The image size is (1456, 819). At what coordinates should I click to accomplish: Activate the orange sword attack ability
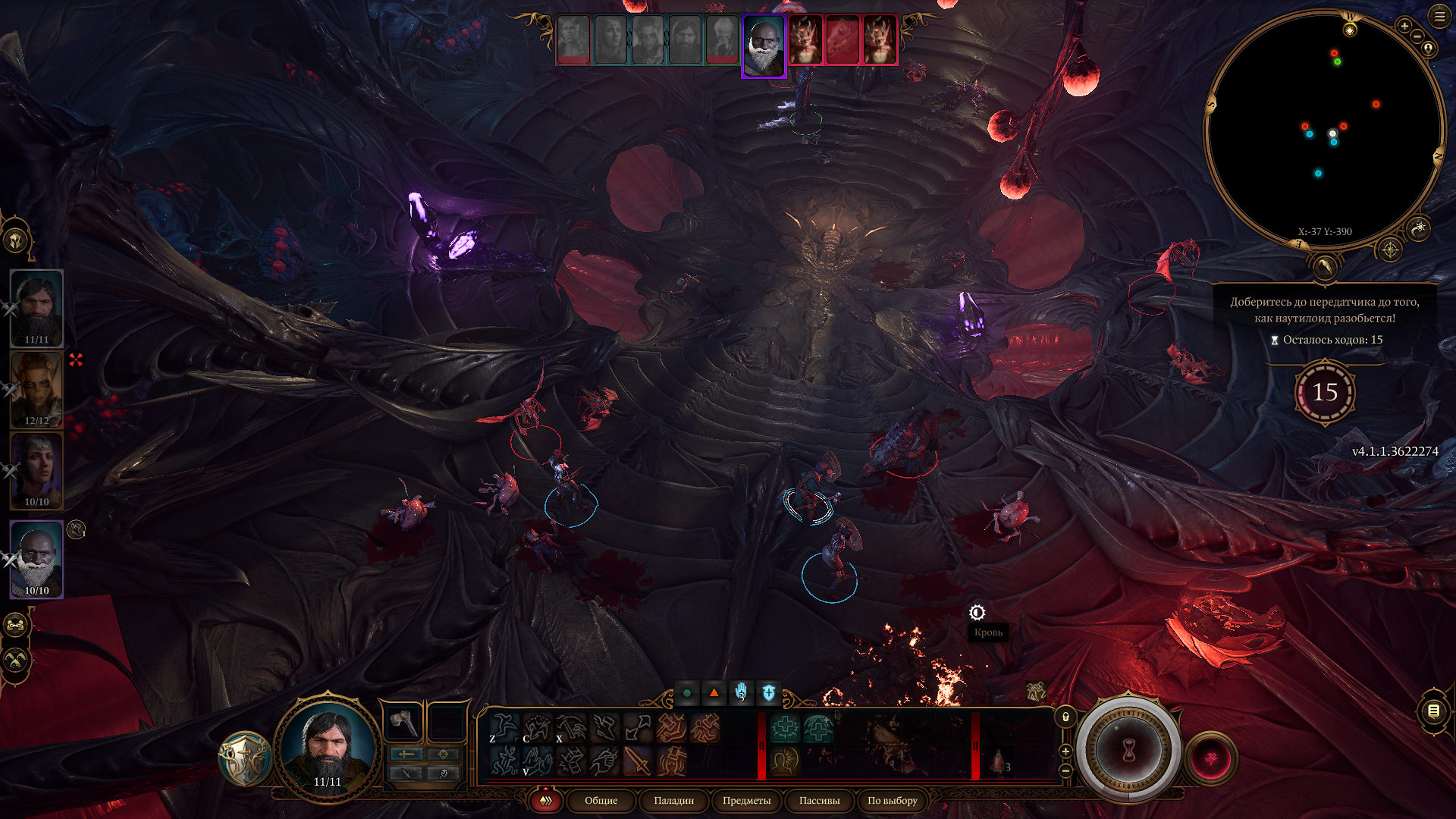(x=637, y=761)
